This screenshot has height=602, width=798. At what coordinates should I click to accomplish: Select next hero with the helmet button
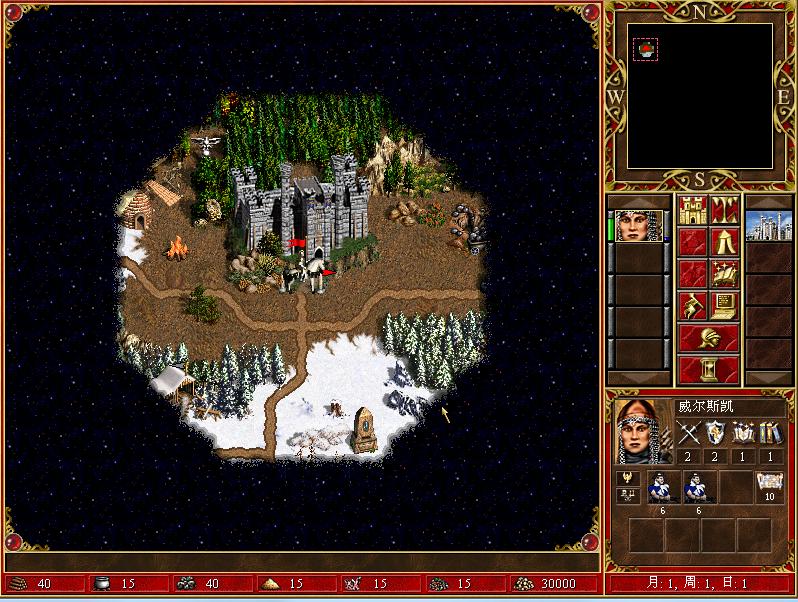[709, 337]
